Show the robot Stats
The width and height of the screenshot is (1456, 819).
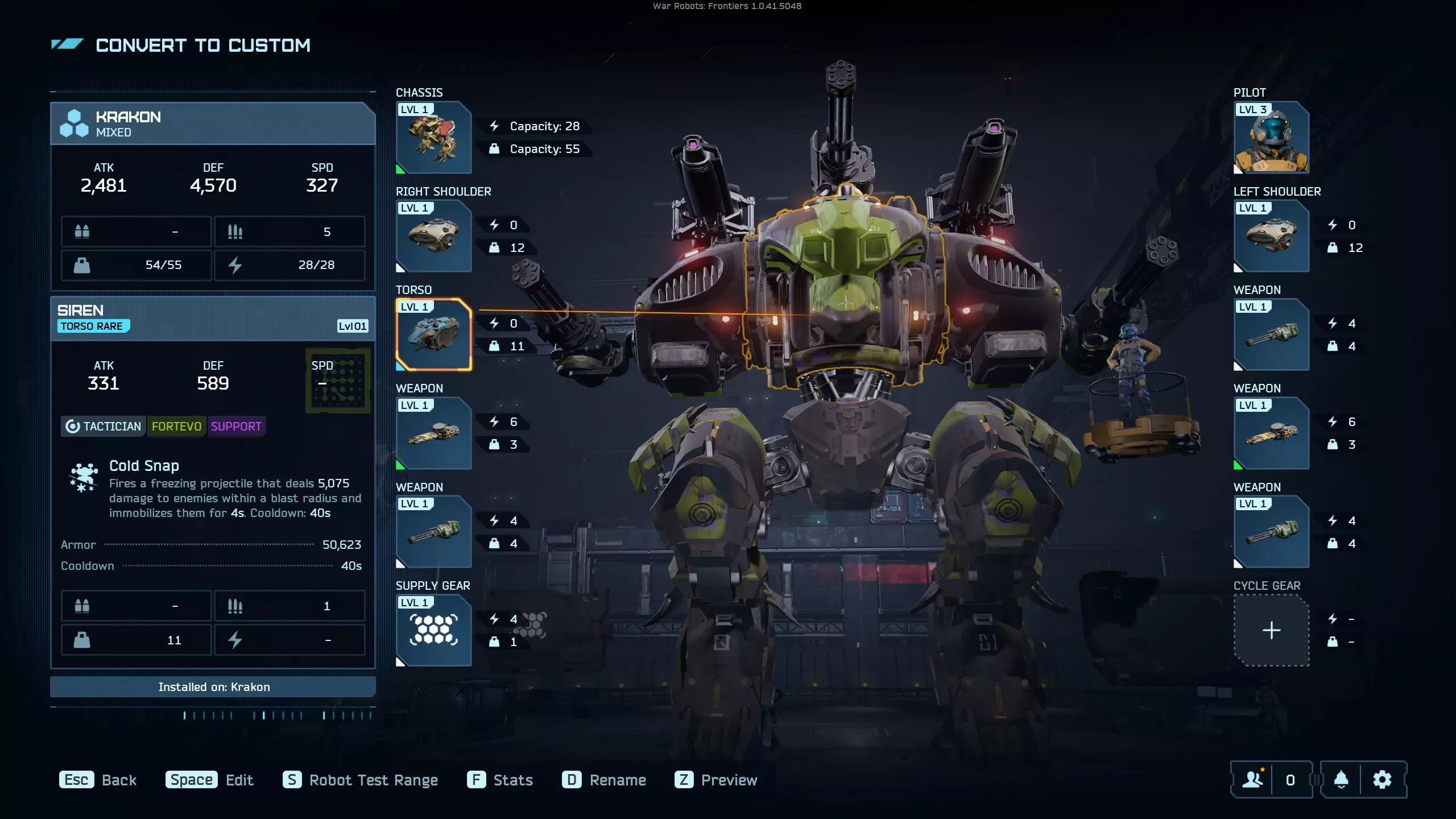[500, 780]
